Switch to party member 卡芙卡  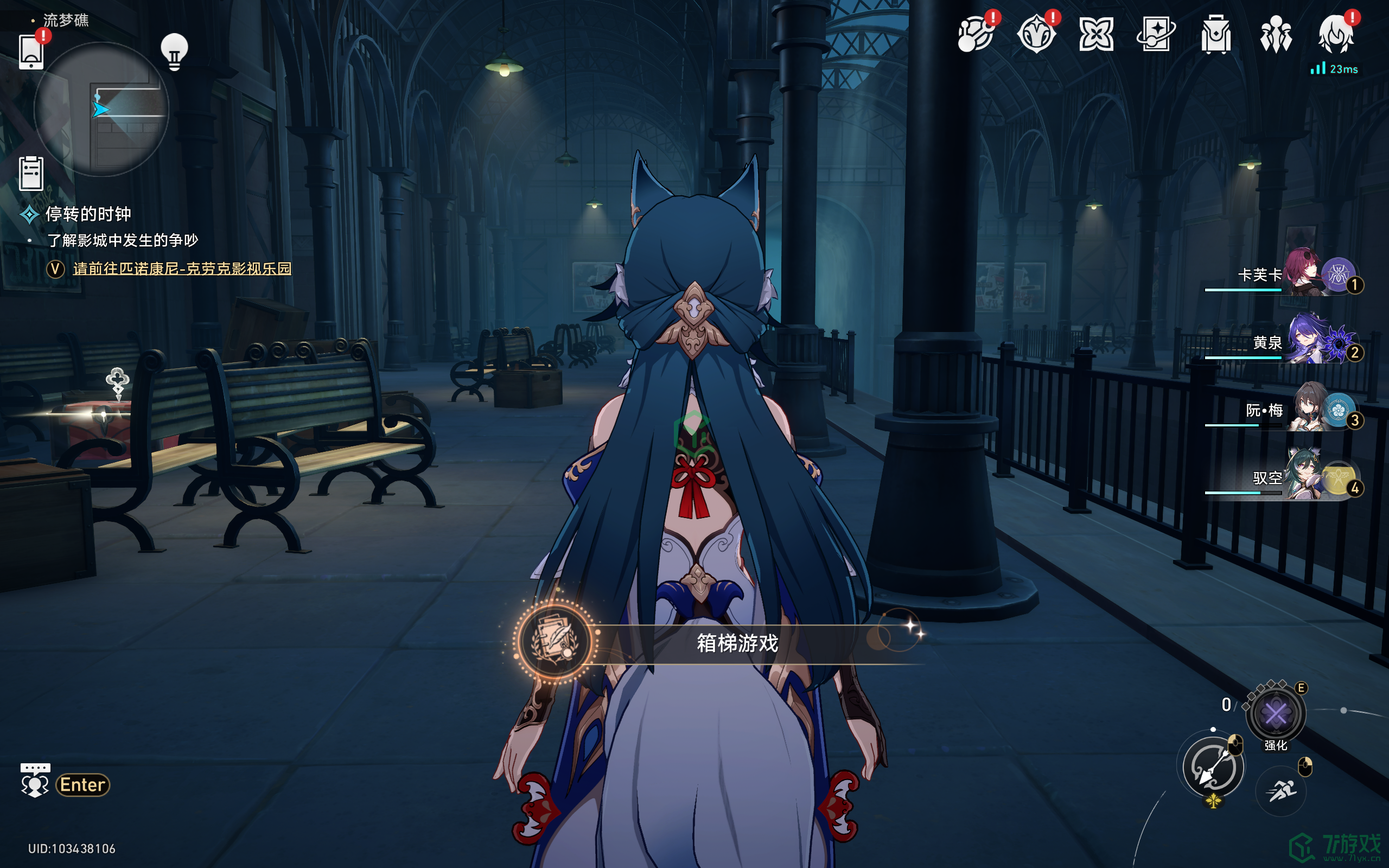[x=1302, y=275]
